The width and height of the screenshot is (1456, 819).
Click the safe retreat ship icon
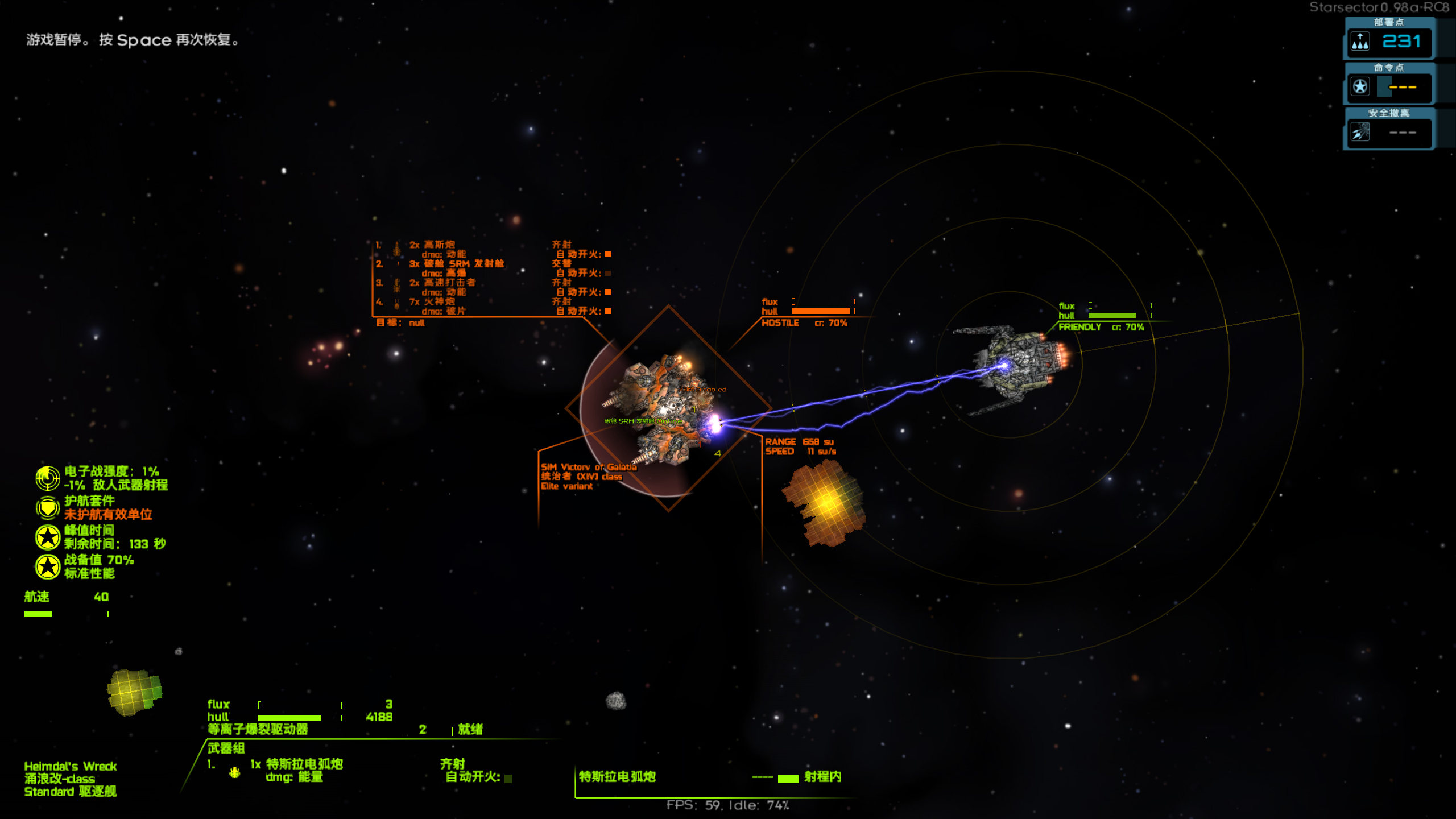click(x=1360, y=133)
